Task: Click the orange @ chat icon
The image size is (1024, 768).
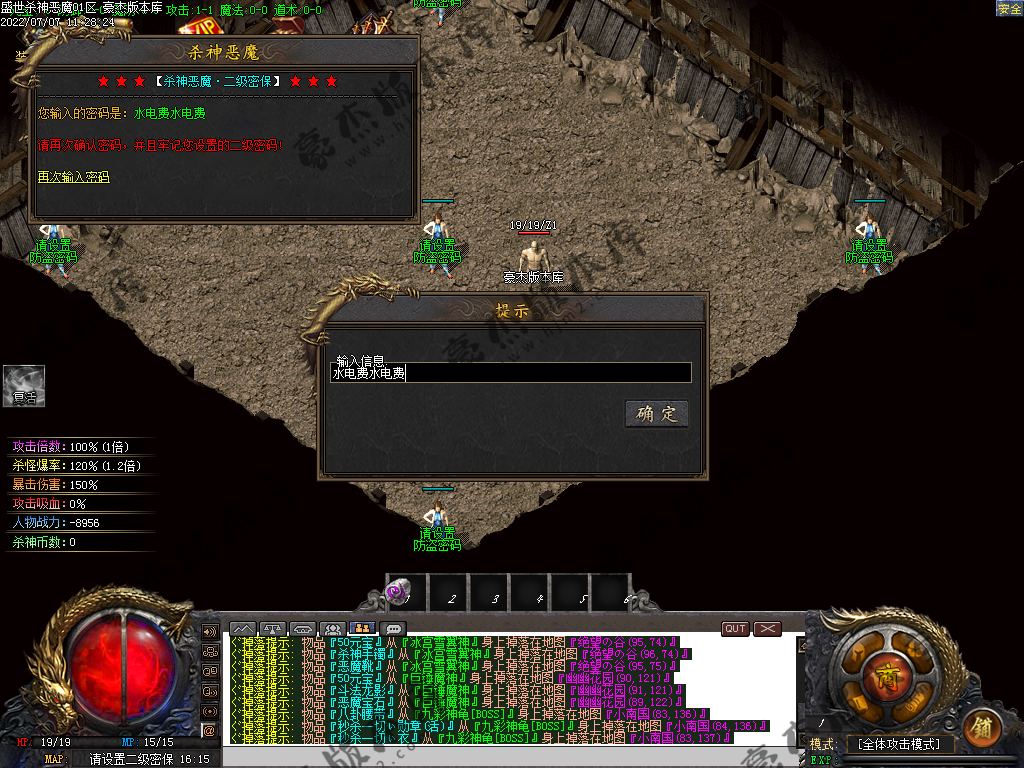Action: (209, 730)
